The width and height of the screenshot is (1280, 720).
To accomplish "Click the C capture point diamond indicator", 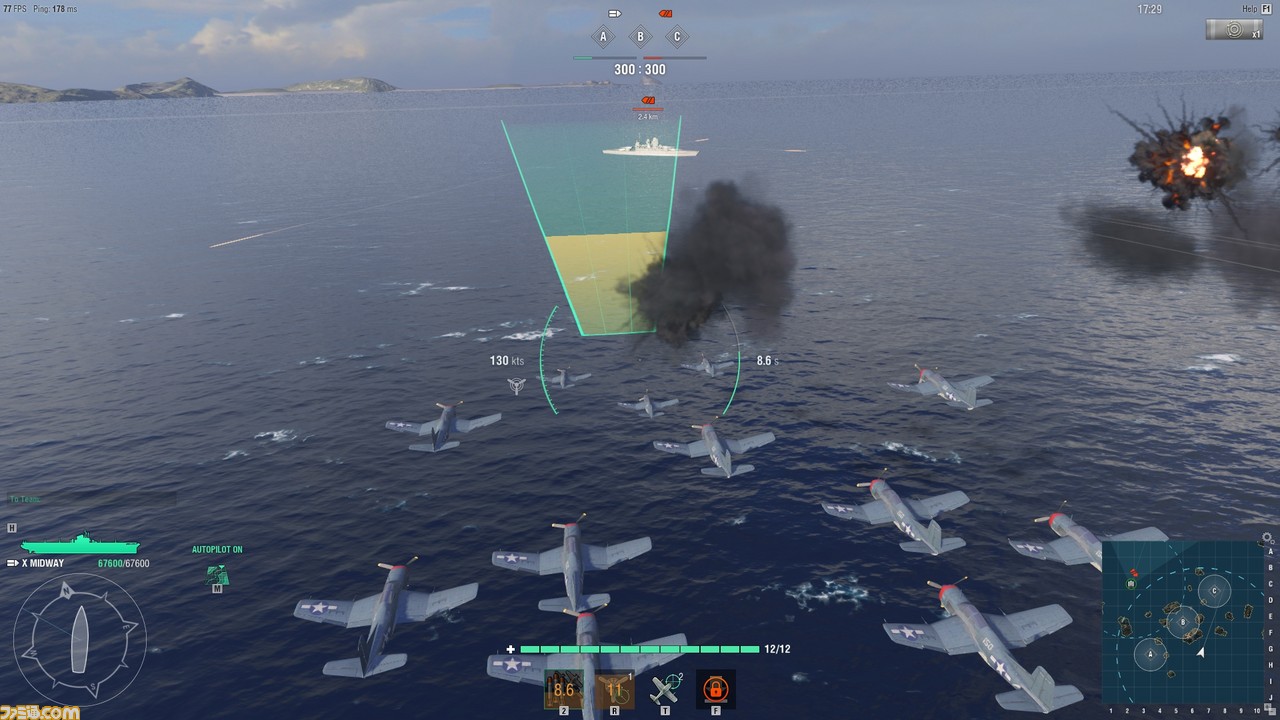I will (677, 38).
